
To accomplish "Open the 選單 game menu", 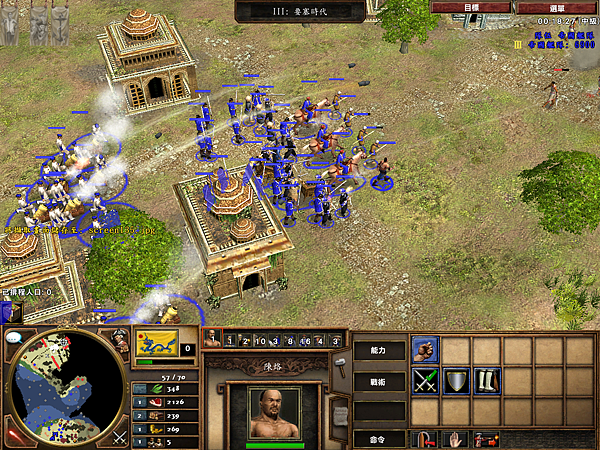I will 557,7.
